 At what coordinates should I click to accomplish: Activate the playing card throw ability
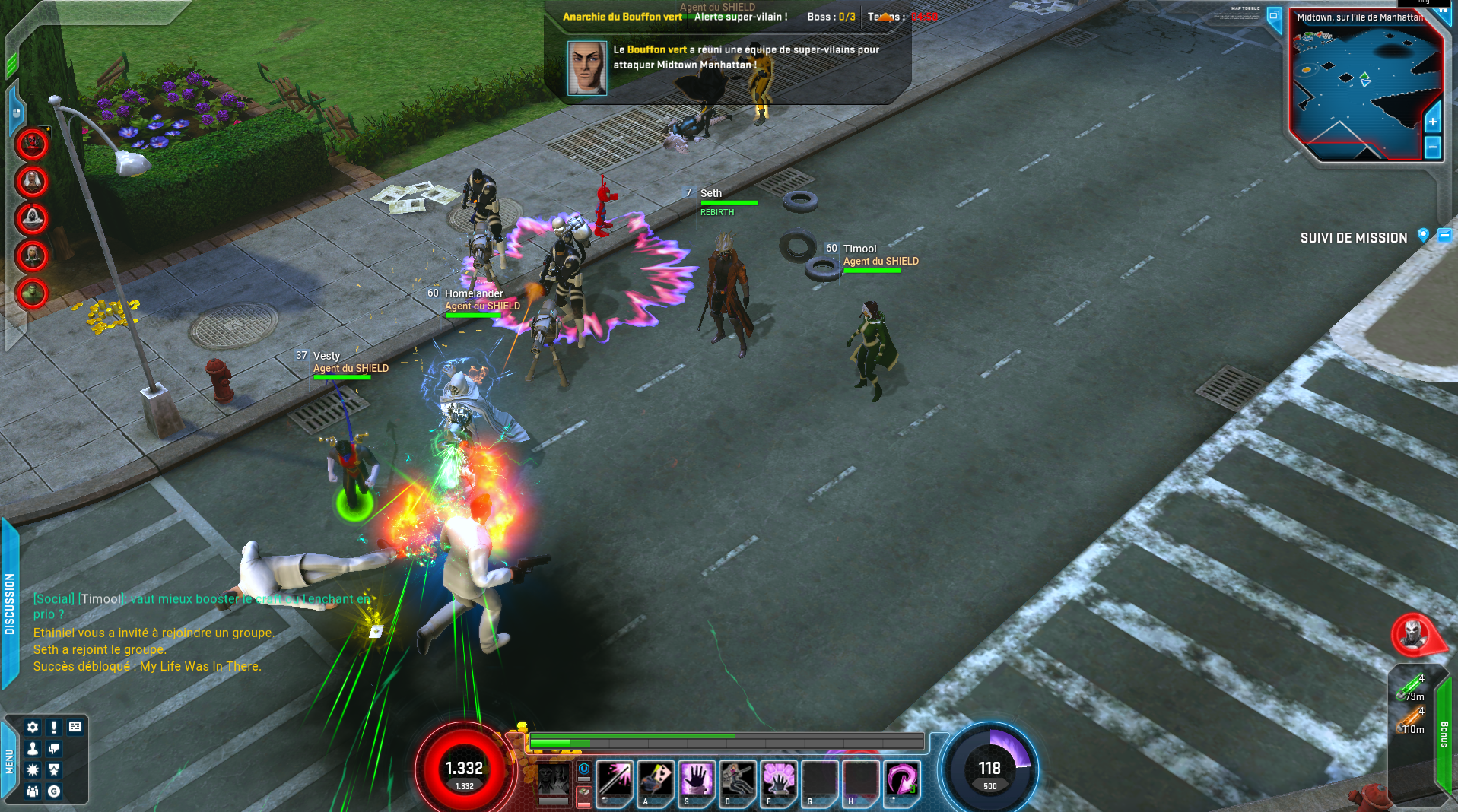(x=656, y=779)
